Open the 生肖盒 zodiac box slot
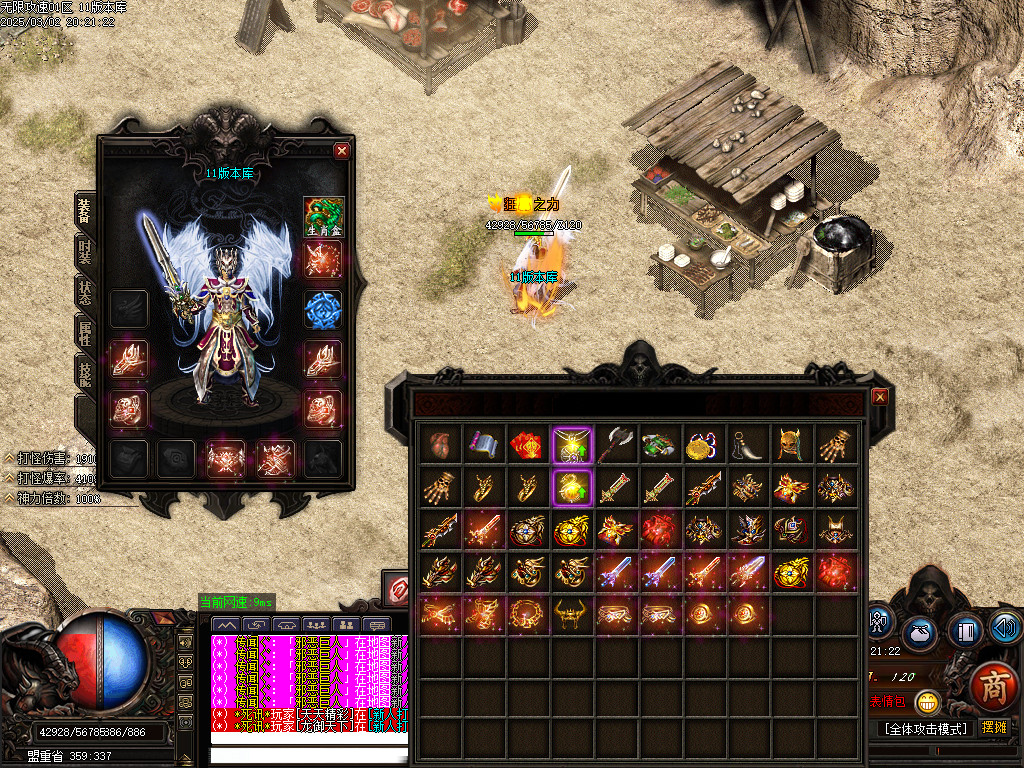1024x768 pixels. [x=323, y=216]
